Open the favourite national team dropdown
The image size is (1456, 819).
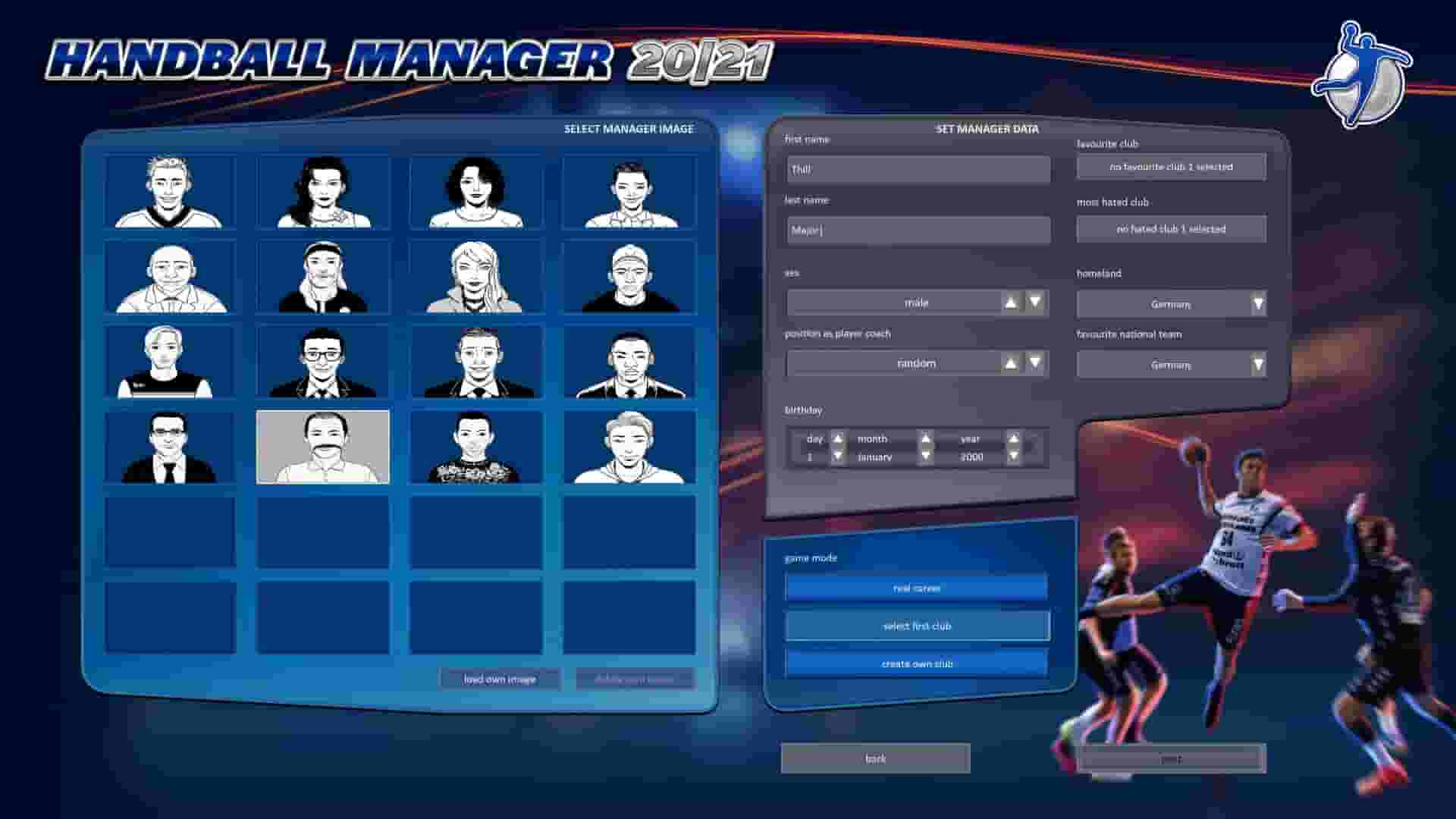coord(1256,365)
